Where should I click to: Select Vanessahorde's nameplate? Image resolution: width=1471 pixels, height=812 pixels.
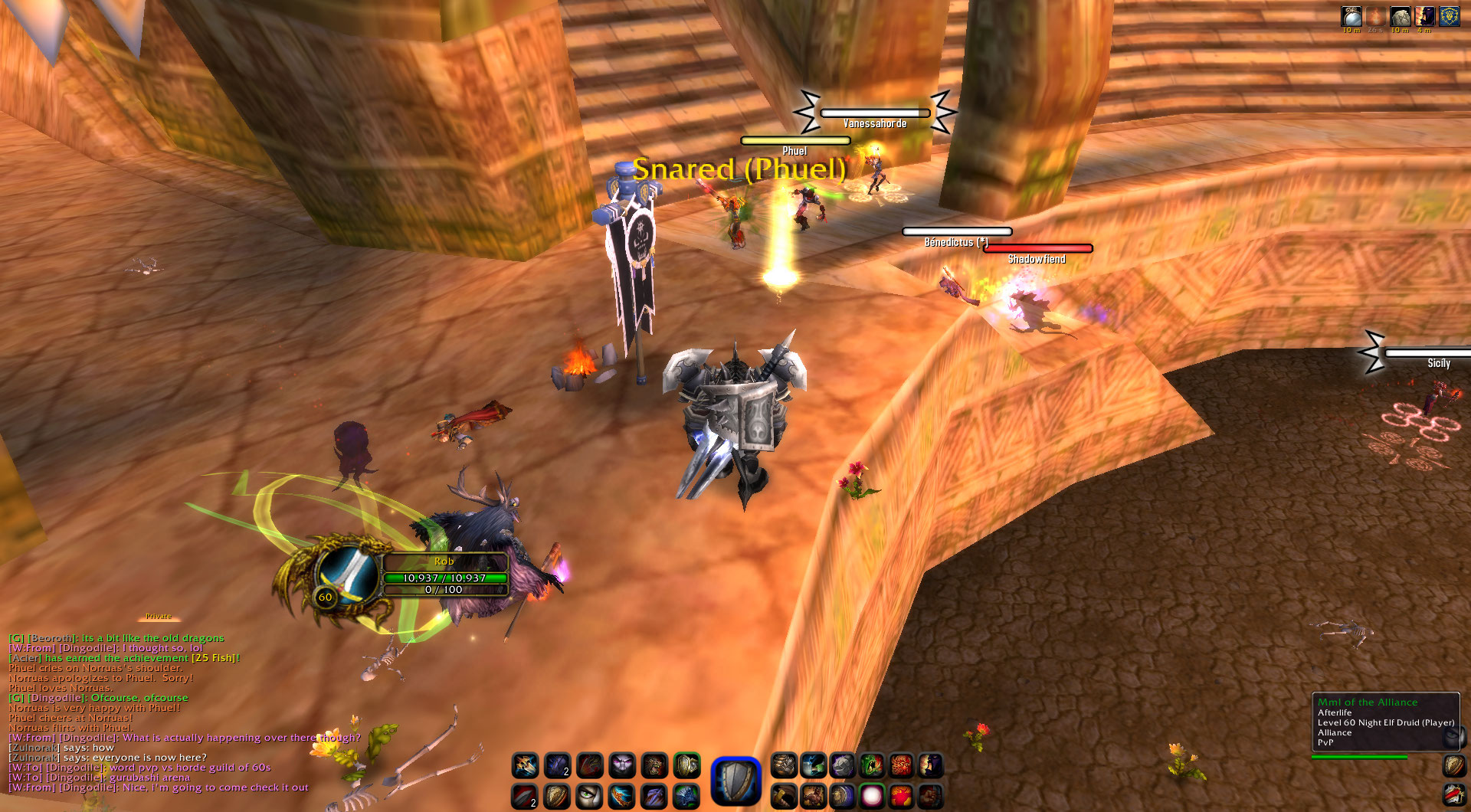pyautogui.click(x=874, y=113)
